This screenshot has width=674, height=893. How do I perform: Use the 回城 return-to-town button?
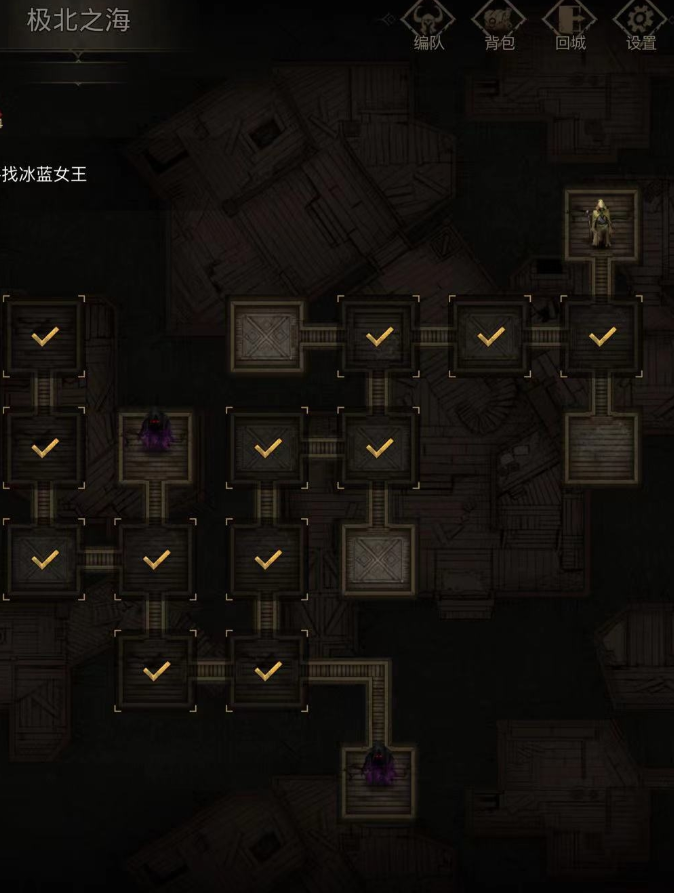point(570,26)
